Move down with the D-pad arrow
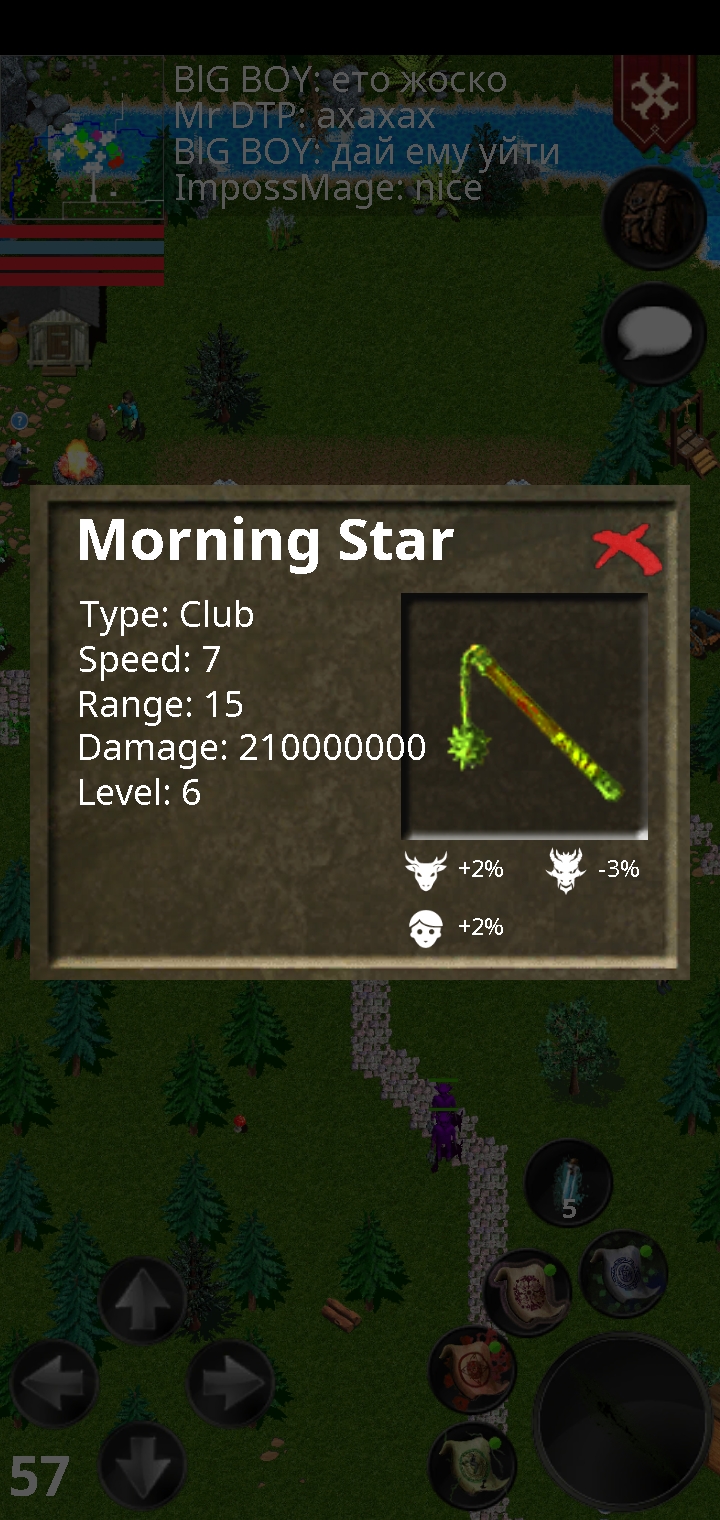720x1520 pixels. pos(142,1464)
